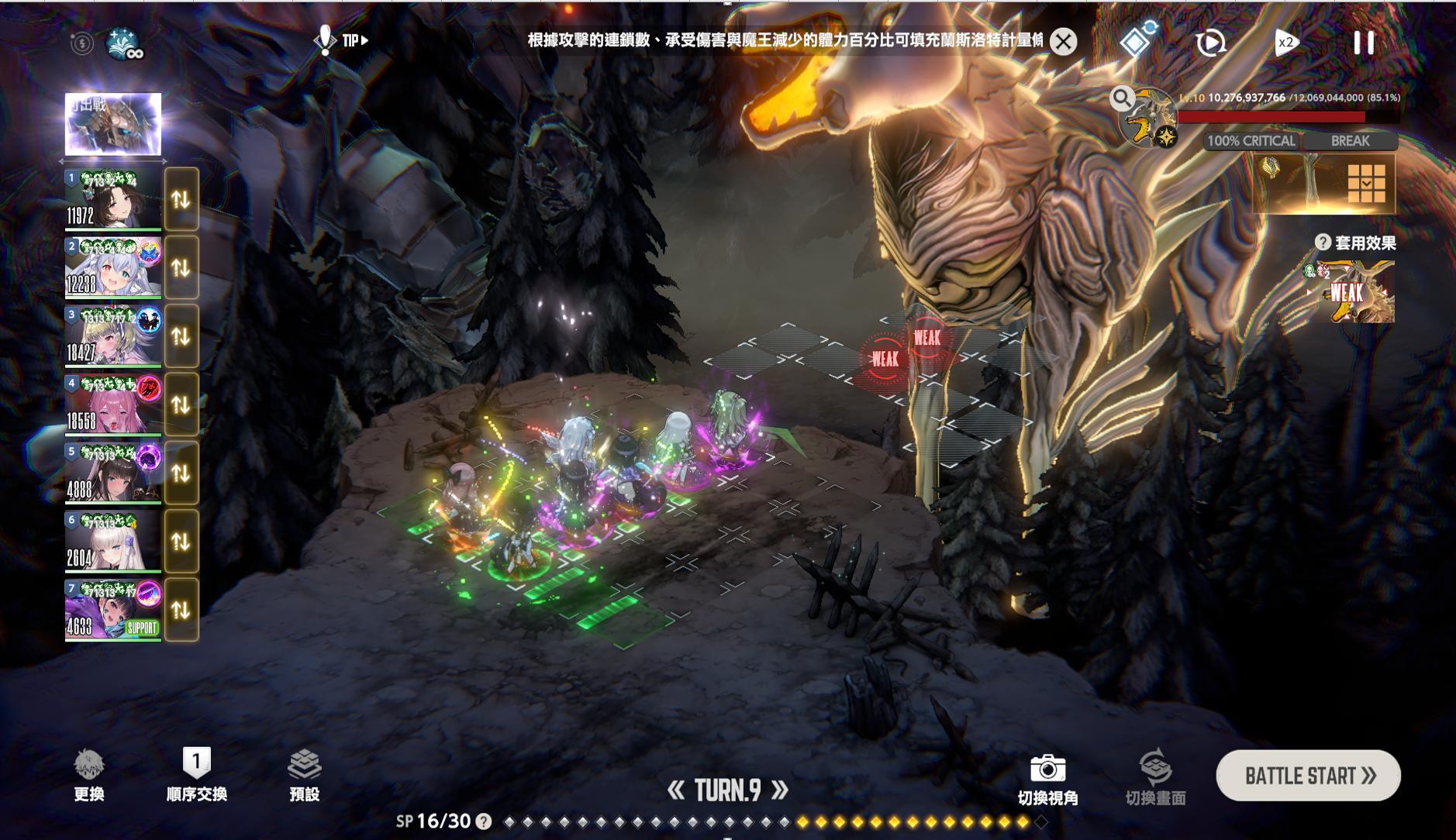
Task: Switch to the BREAK tab
Action: (x=1351, y=141)
